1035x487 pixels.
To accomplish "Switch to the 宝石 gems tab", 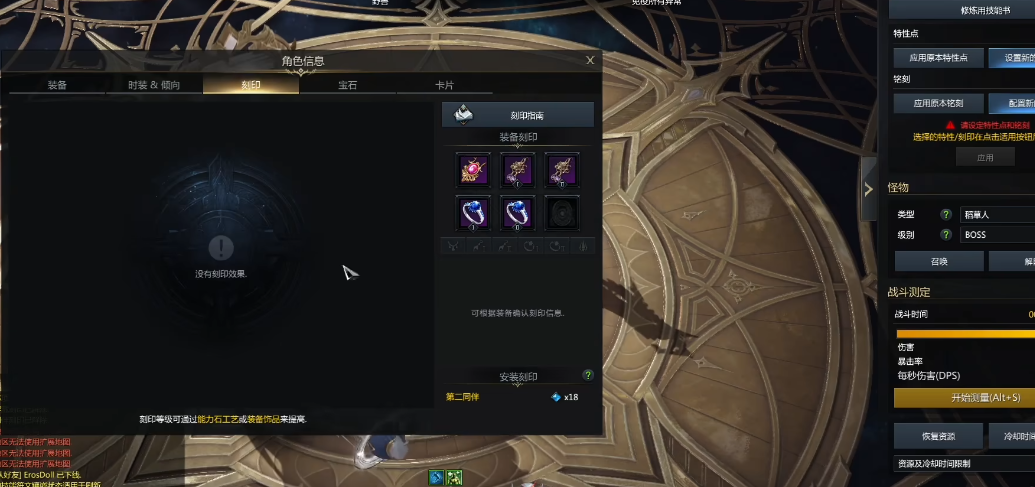I will (x=348, y=85).
